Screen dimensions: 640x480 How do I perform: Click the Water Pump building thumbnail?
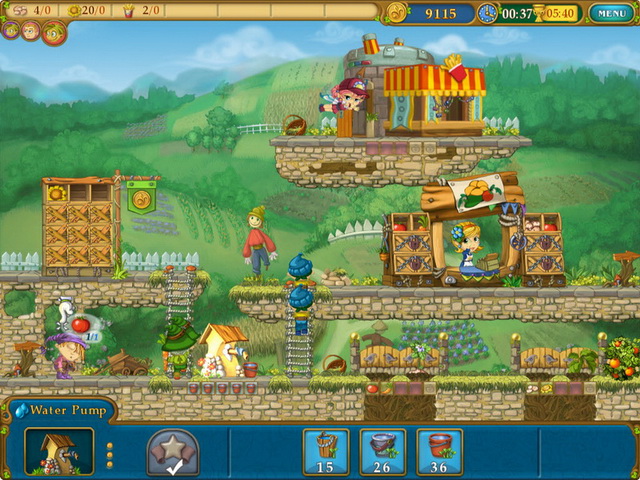(59, 451)
